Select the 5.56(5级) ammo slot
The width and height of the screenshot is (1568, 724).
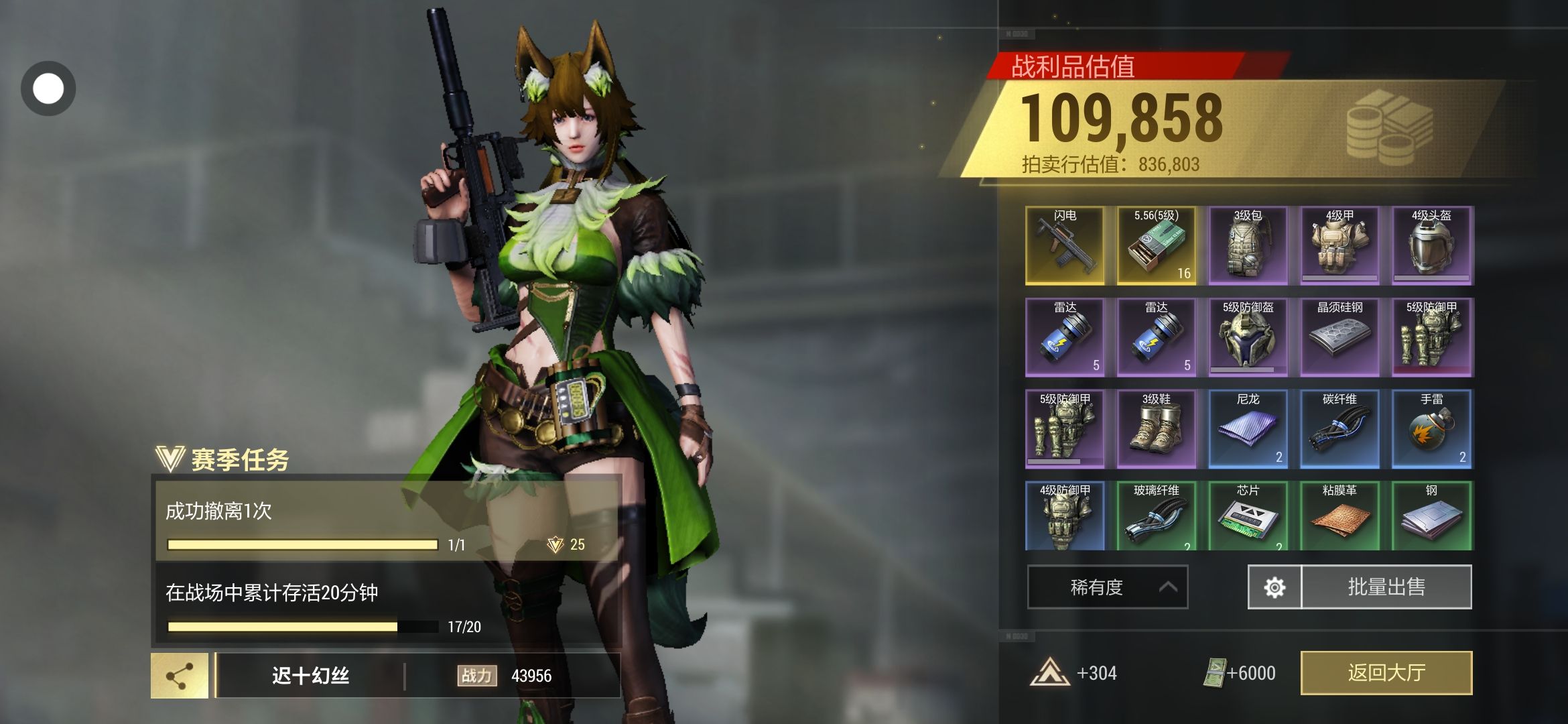click(x=1156, y=245)
